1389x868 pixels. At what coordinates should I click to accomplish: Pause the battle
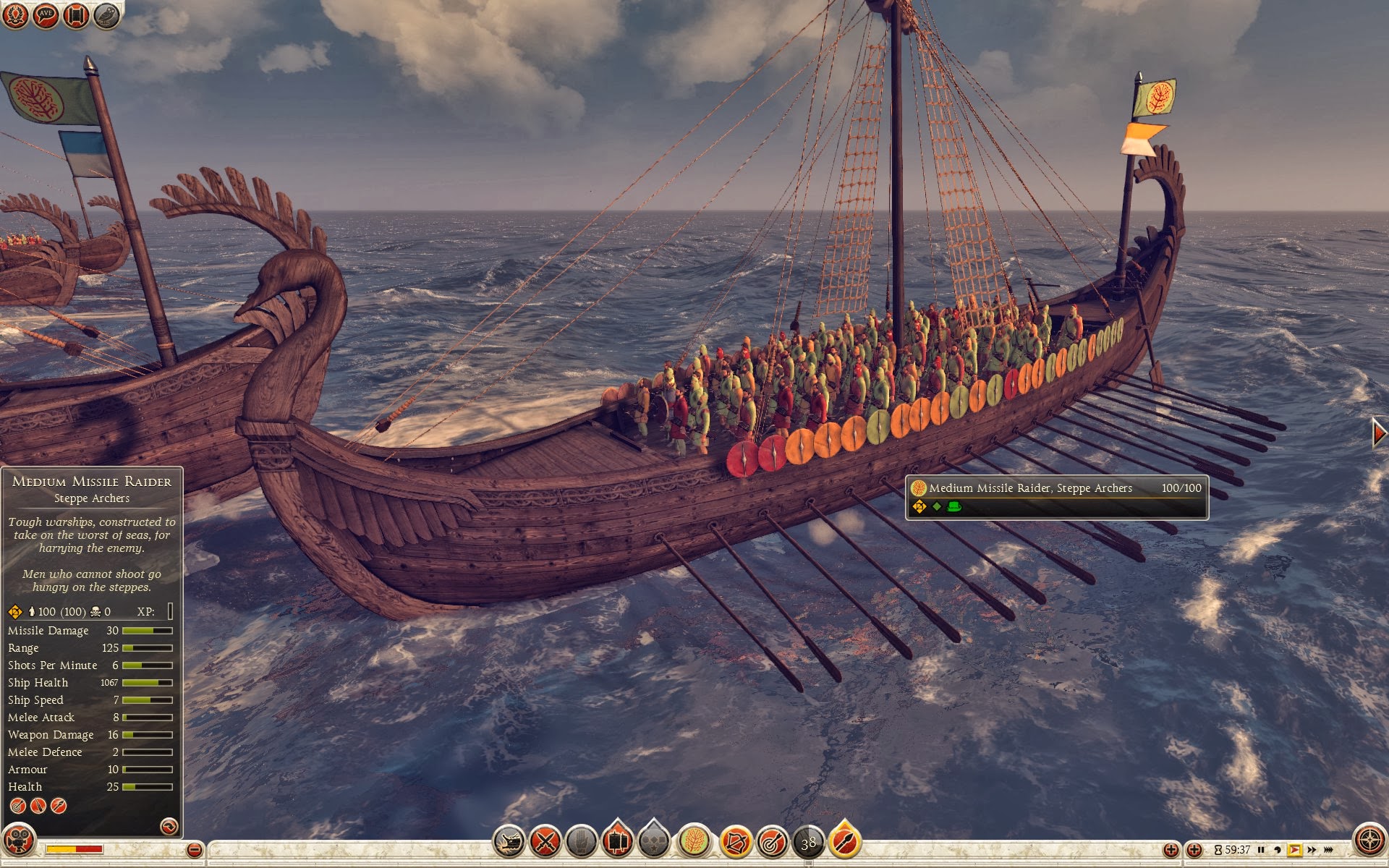point(1261,850)
